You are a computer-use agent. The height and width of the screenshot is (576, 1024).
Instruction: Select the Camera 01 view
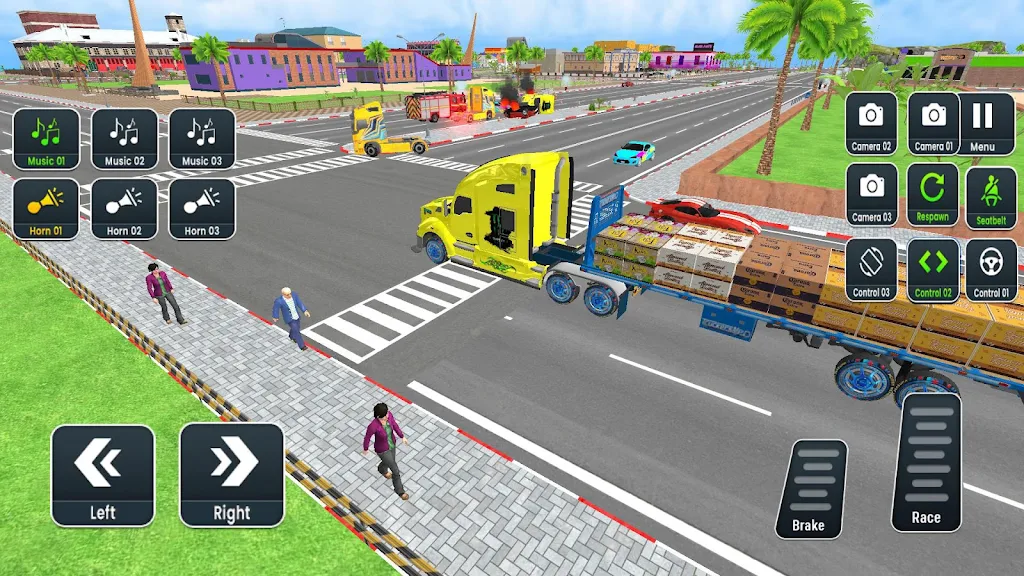click(933, 123)
